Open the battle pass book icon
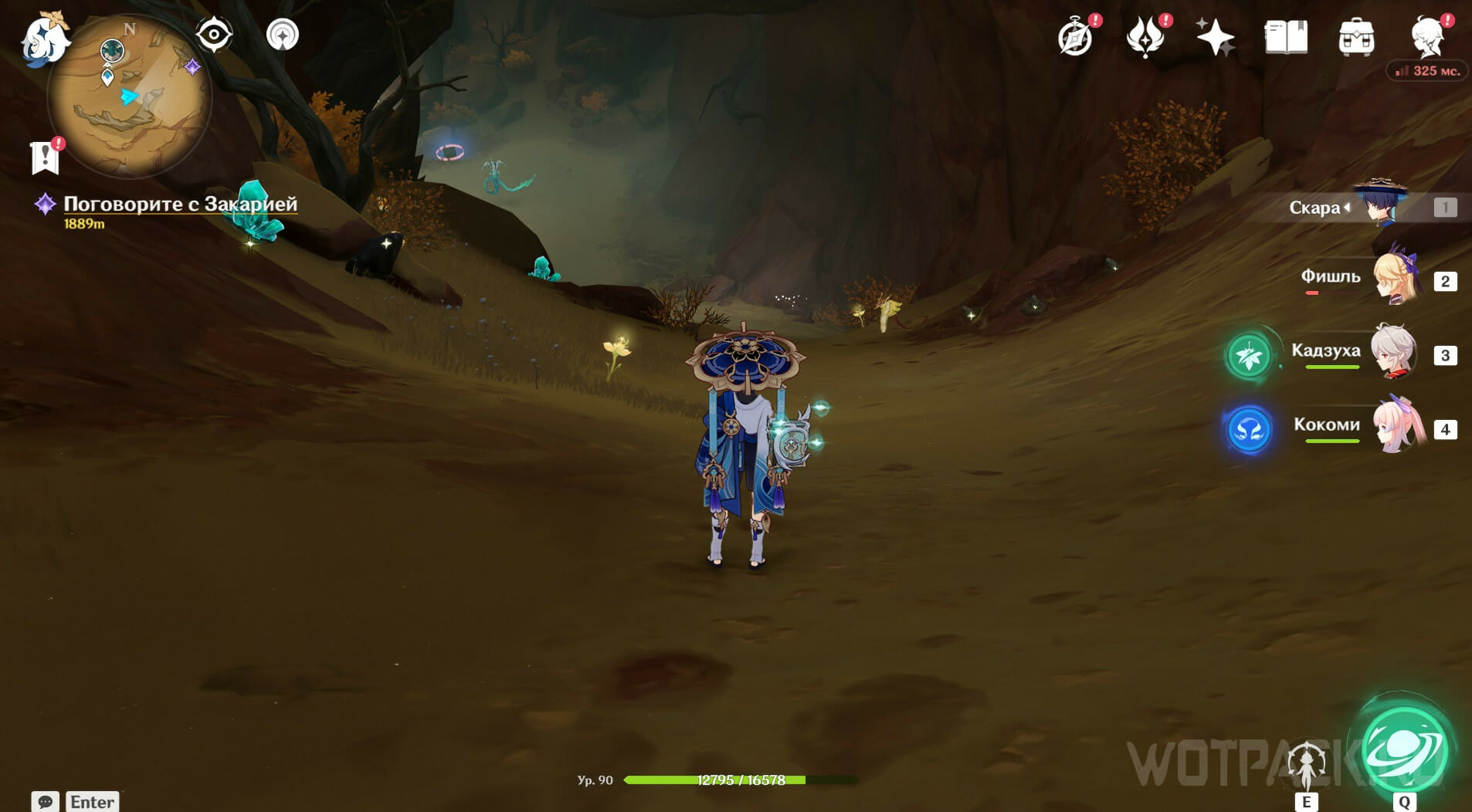This screenshot has height=812, width=1472. 1286,37
